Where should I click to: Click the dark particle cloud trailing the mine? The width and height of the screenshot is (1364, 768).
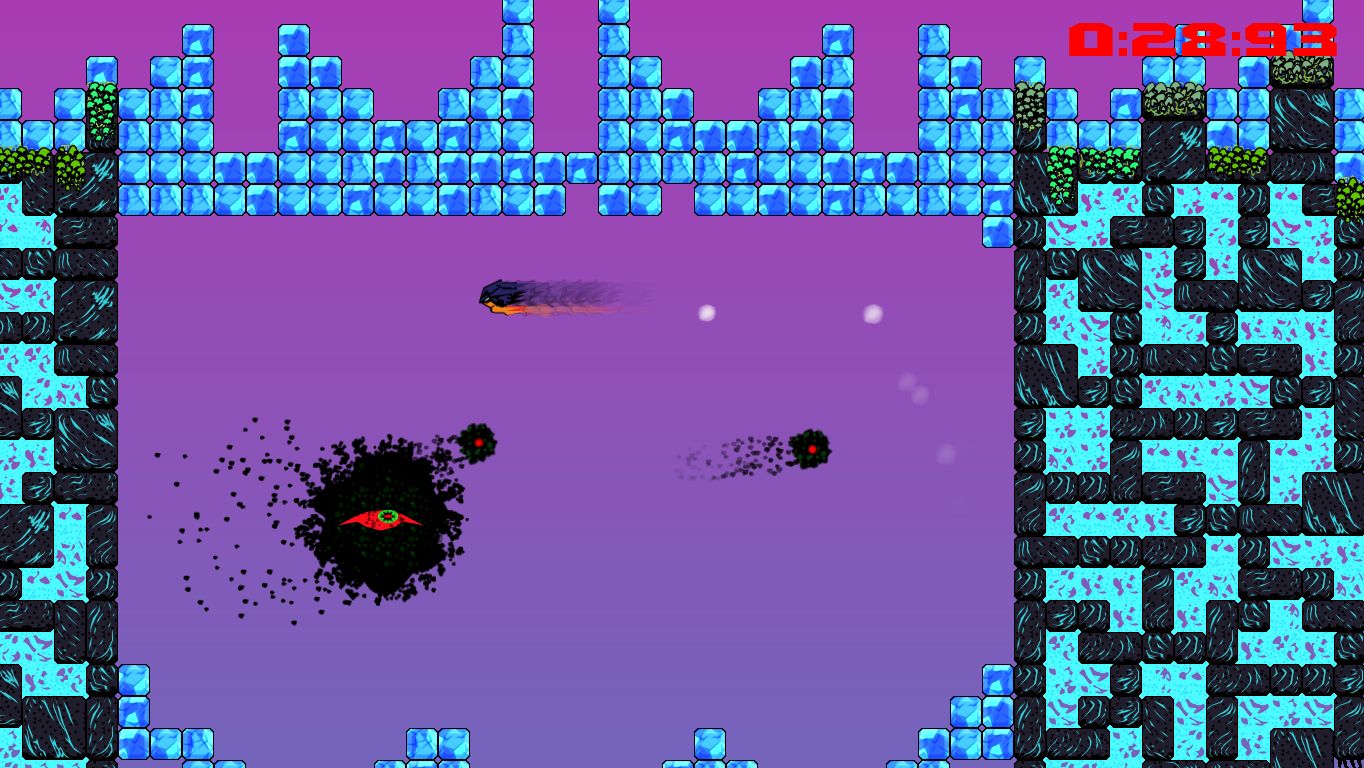click(740, 455)
